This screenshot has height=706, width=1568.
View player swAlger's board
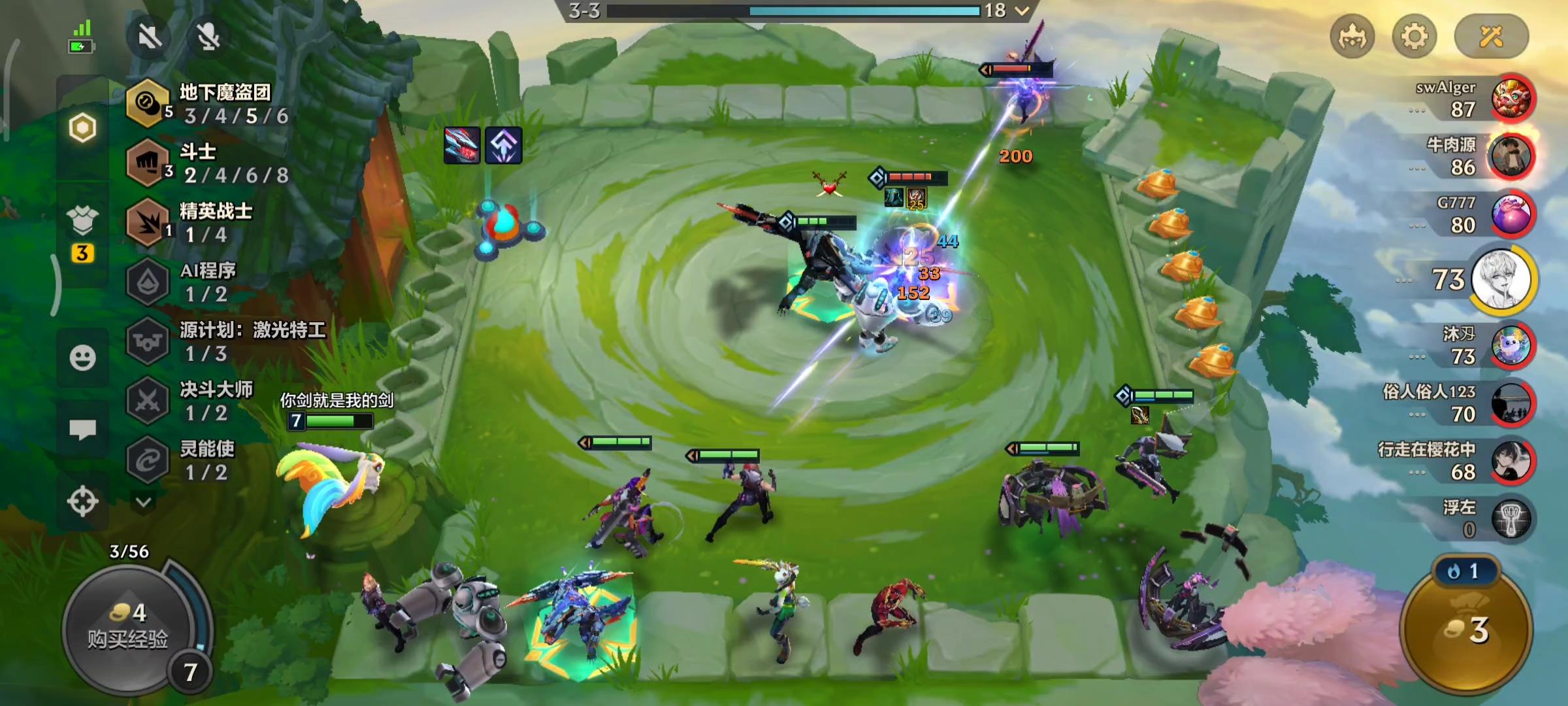(1511, 99)
